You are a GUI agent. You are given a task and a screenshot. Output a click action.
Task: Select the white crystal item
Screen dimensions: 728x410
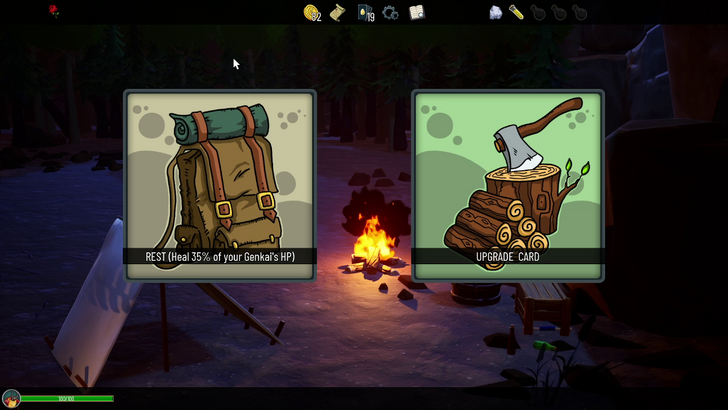[495, 12]
